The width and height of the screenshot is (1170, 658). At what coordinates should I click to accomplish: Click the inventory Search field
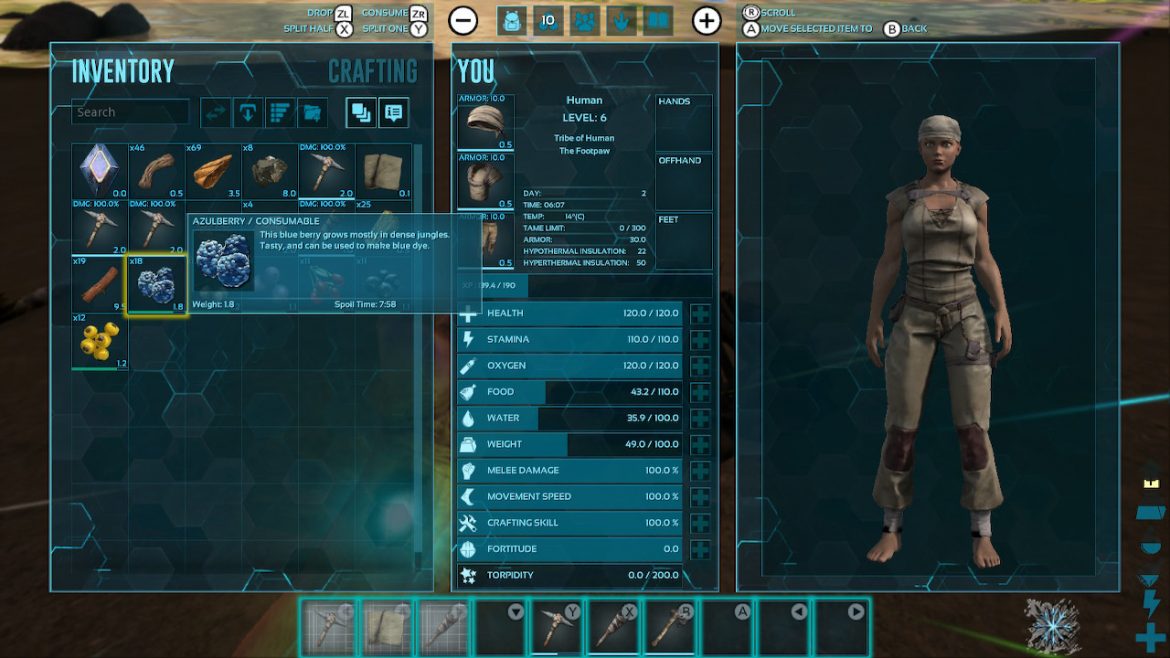coord(130,112)
